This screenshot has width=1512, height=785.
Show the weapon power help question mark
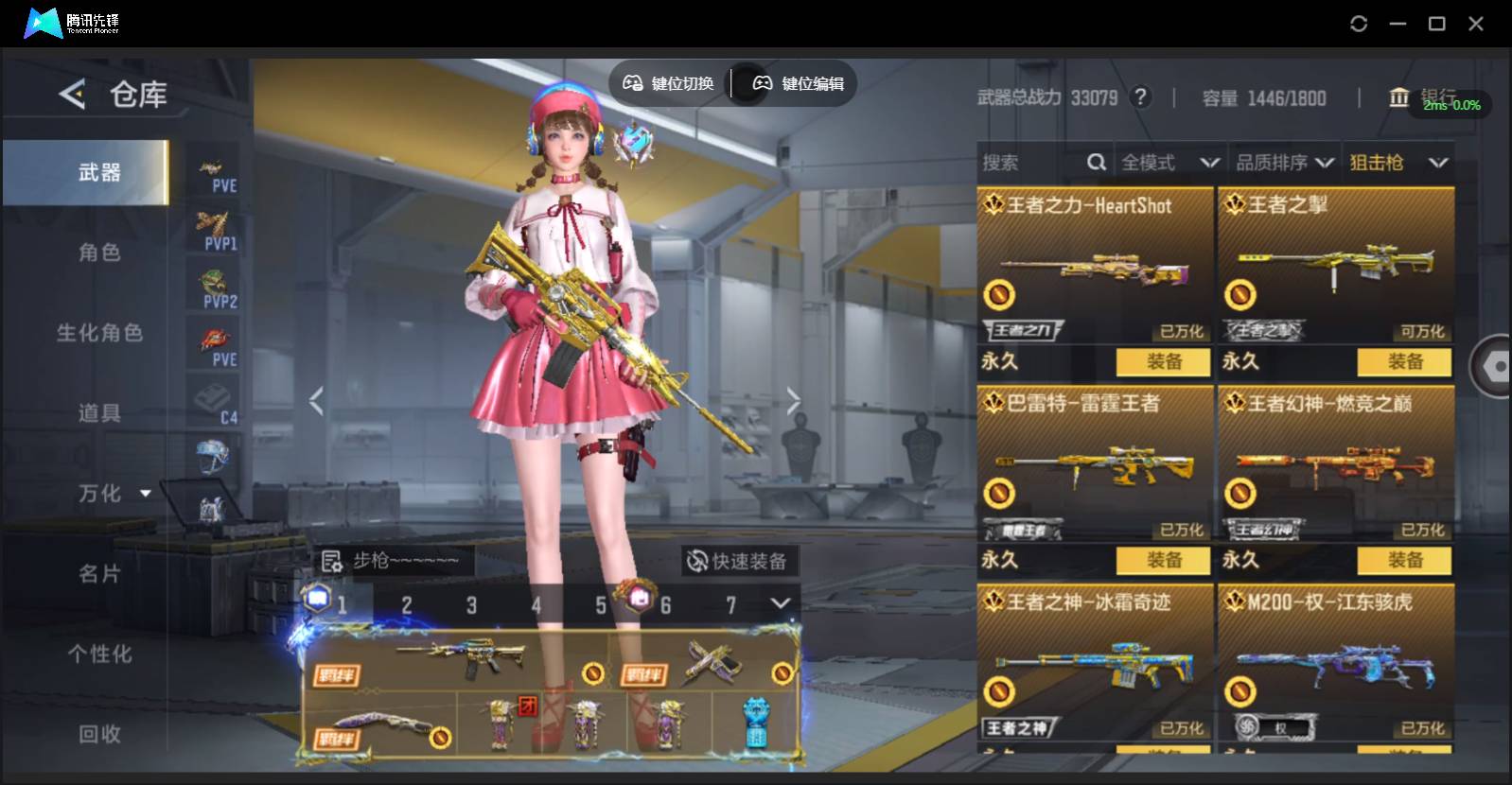click(1141, 97)
